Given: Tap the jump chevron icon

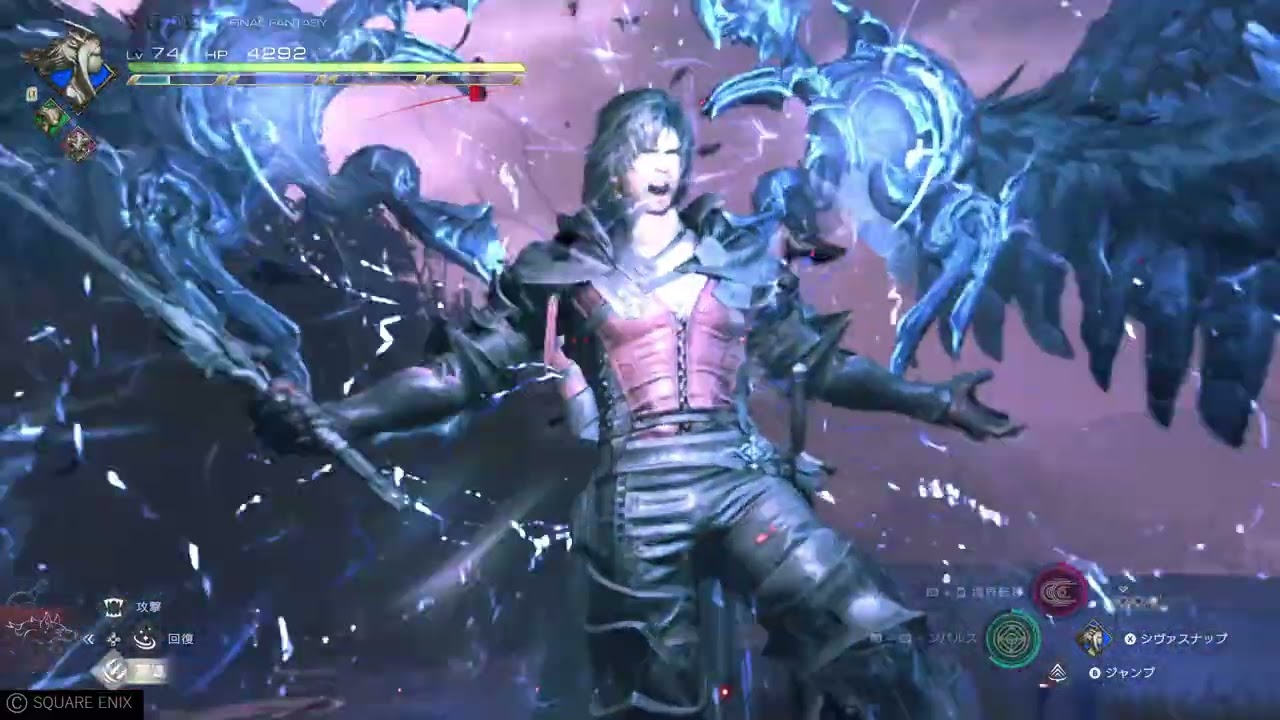Looking at the screenshot, I should pyautogui.click(x=1057, y=673).
